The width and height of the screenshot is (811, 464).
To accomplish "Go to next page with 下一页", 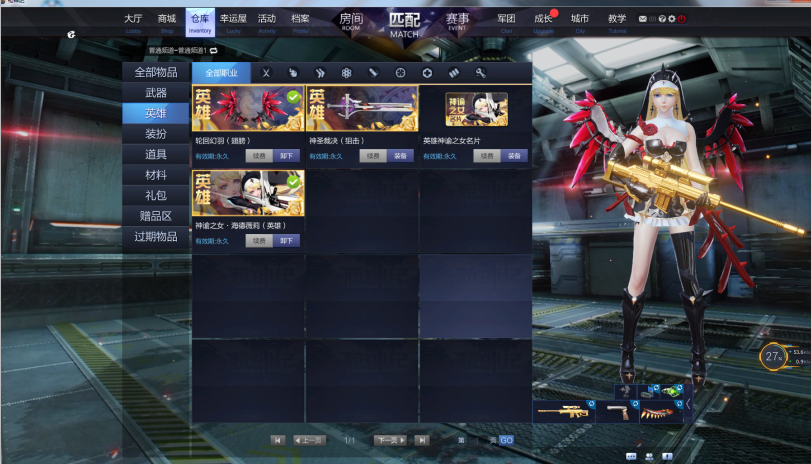I will tap(389, 440).
